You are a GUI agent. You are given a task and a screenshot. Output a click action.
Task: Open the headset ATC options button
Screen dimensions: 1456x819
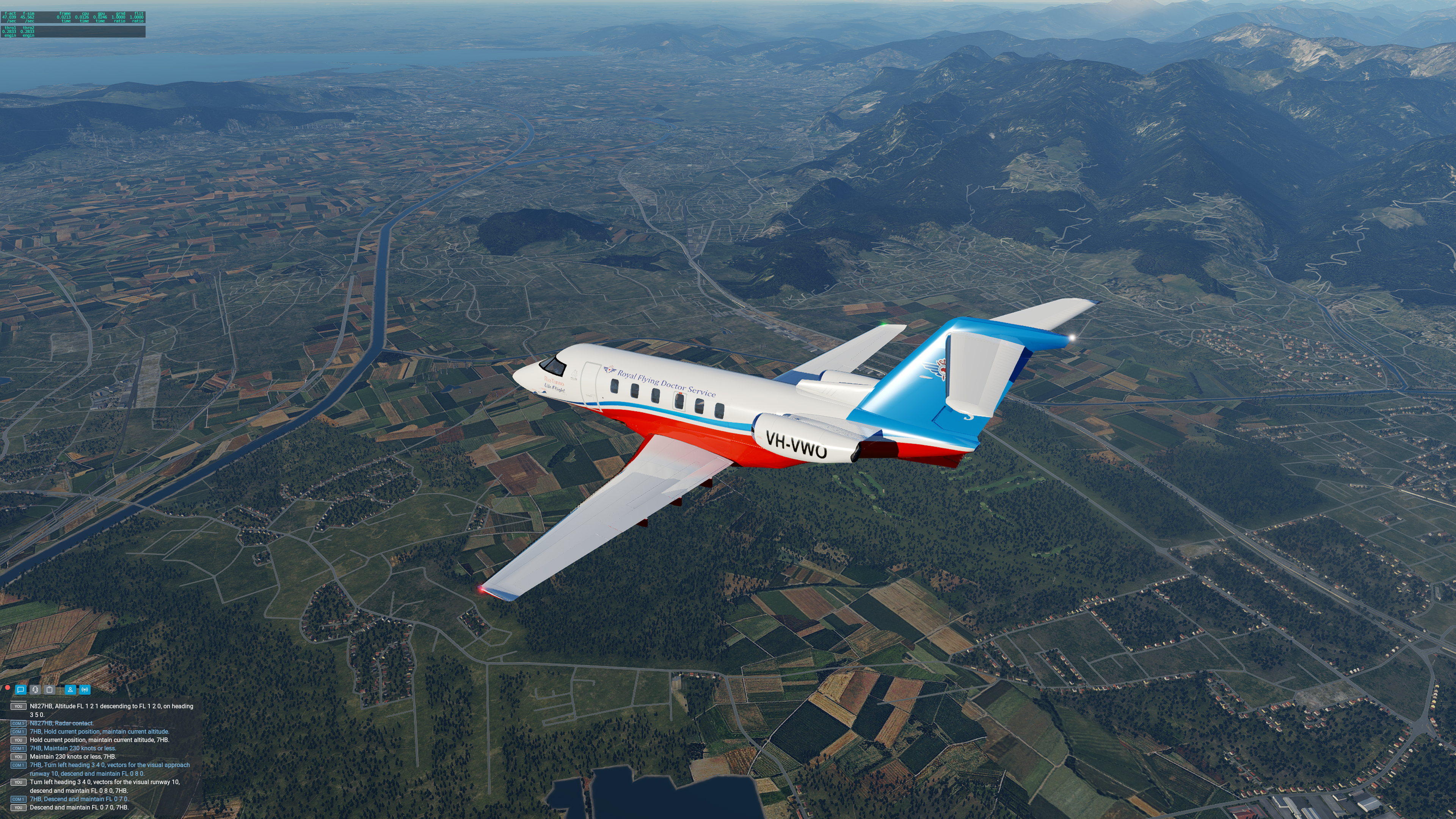coord(35,690)
